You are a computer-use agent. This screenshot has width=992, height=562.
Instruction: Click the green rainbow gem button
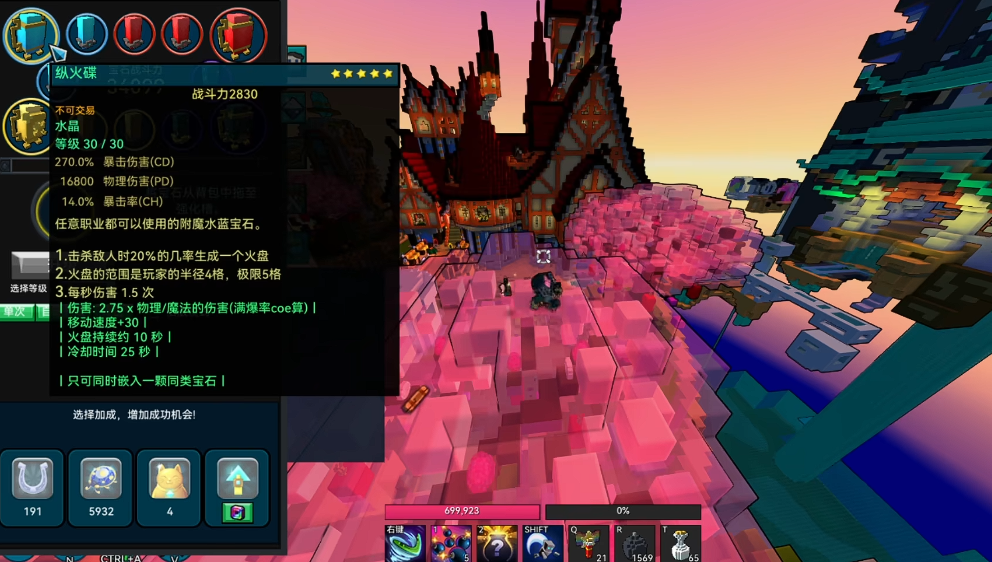click(237, 512)
